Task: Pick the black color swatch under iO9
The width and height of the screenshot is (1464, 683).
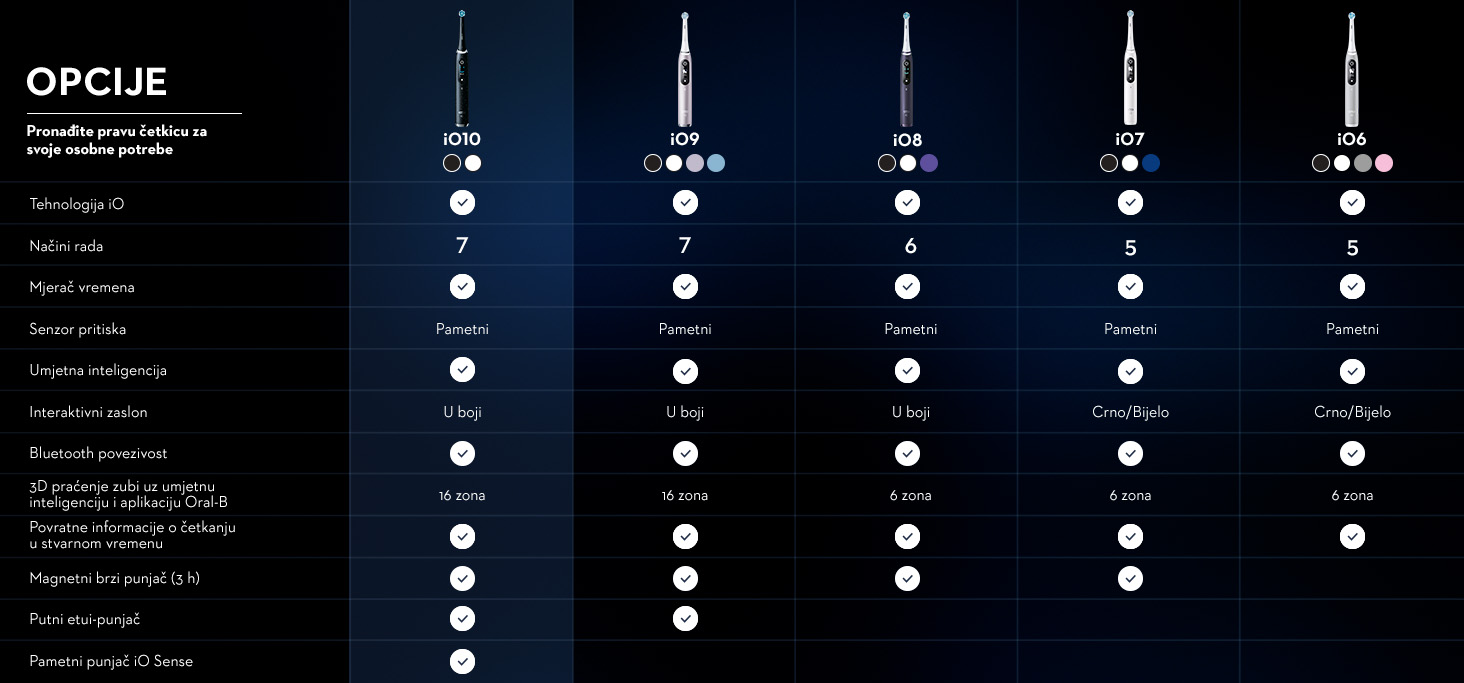Action: pos(653,163)
